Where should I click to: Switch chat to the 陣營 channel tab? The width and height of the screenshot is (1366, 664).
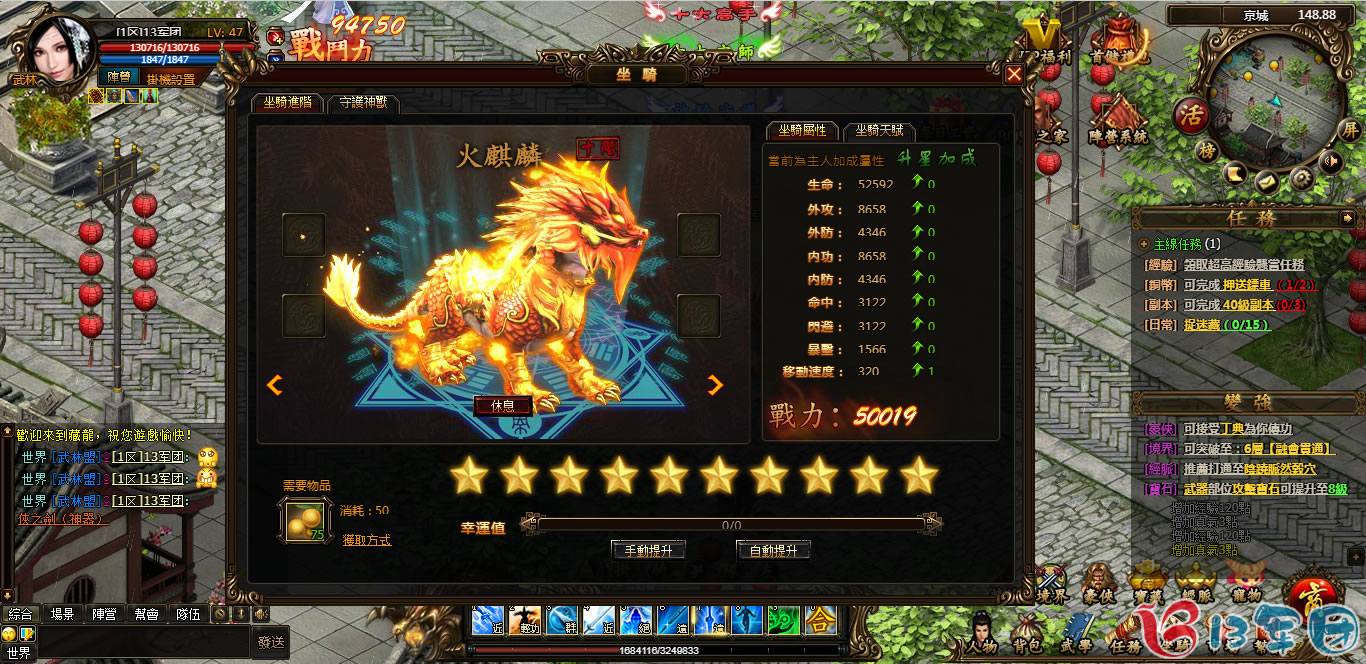click(x=105, y=614)
